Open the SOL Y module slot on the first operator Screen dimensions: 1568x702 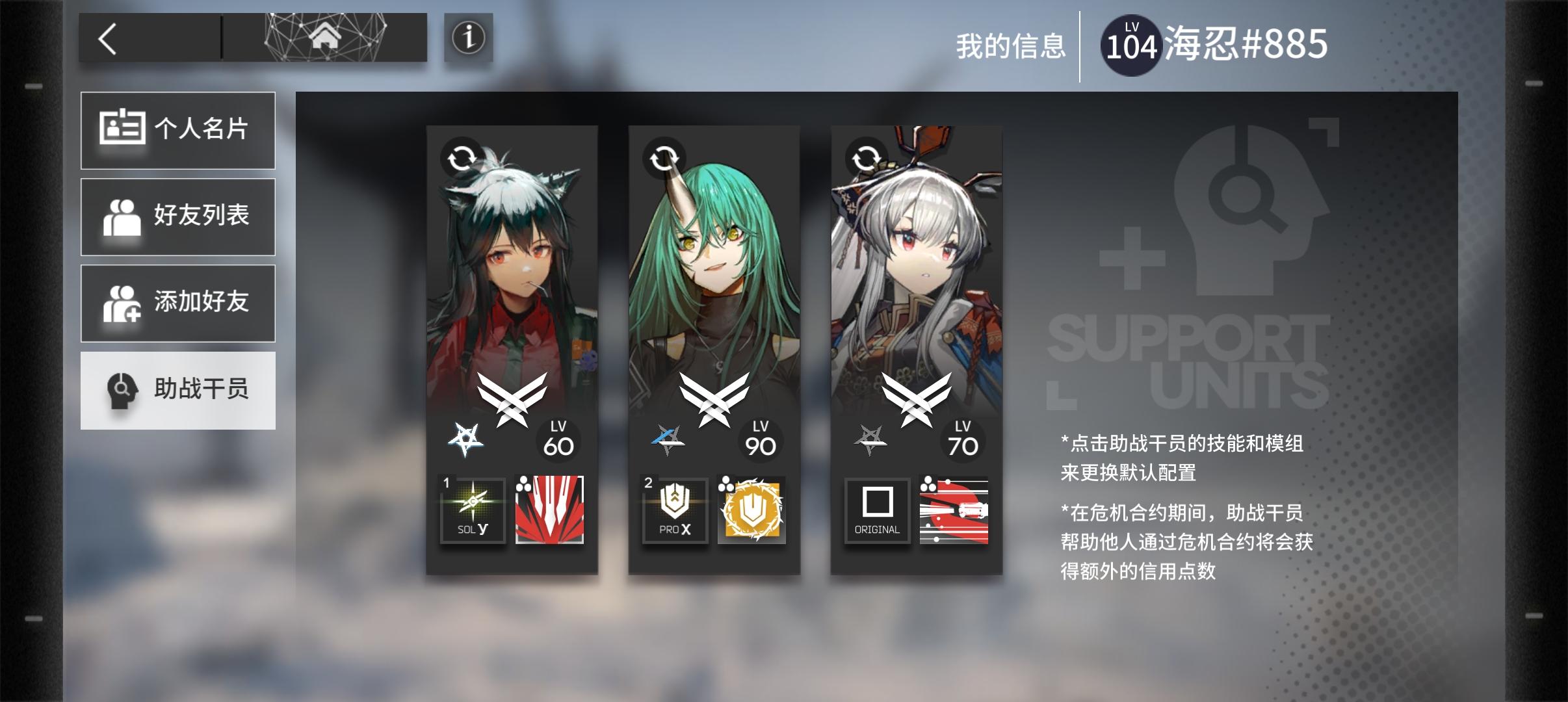tap(473, 512)
